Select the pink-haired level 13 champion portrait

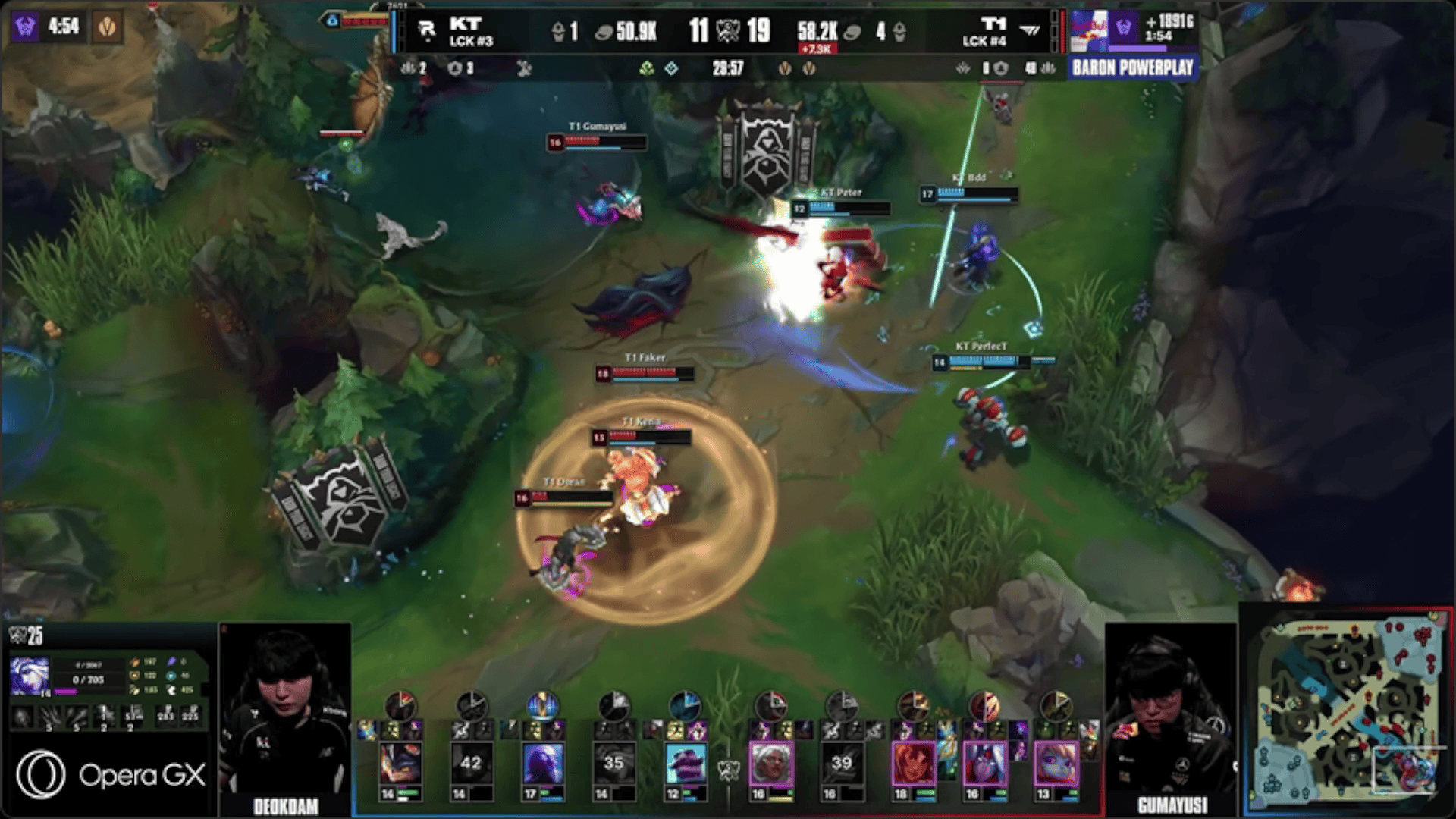(x=1056, y=763)
